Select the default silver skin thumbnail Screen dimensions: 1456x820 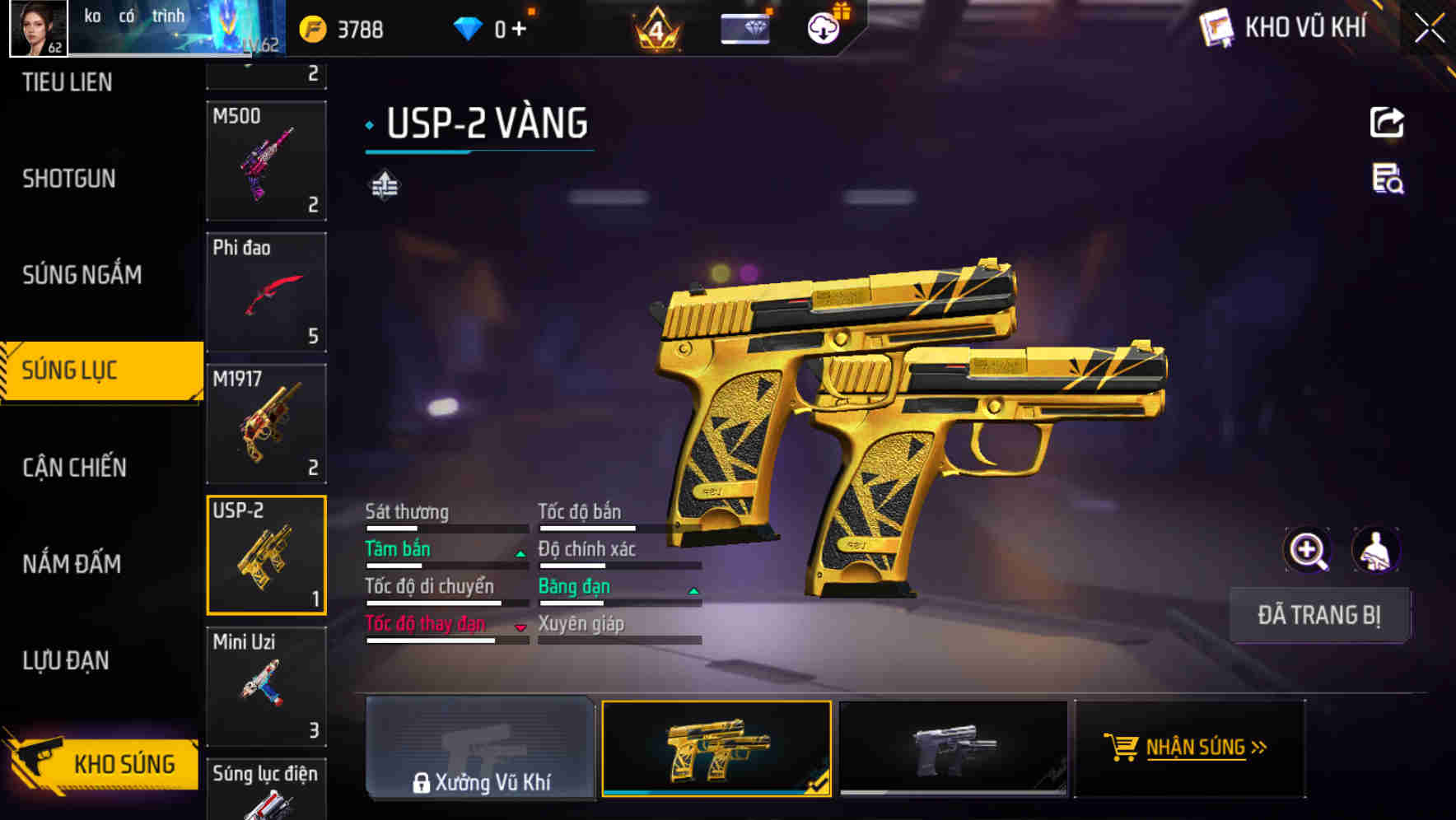(x=953, y=748)
